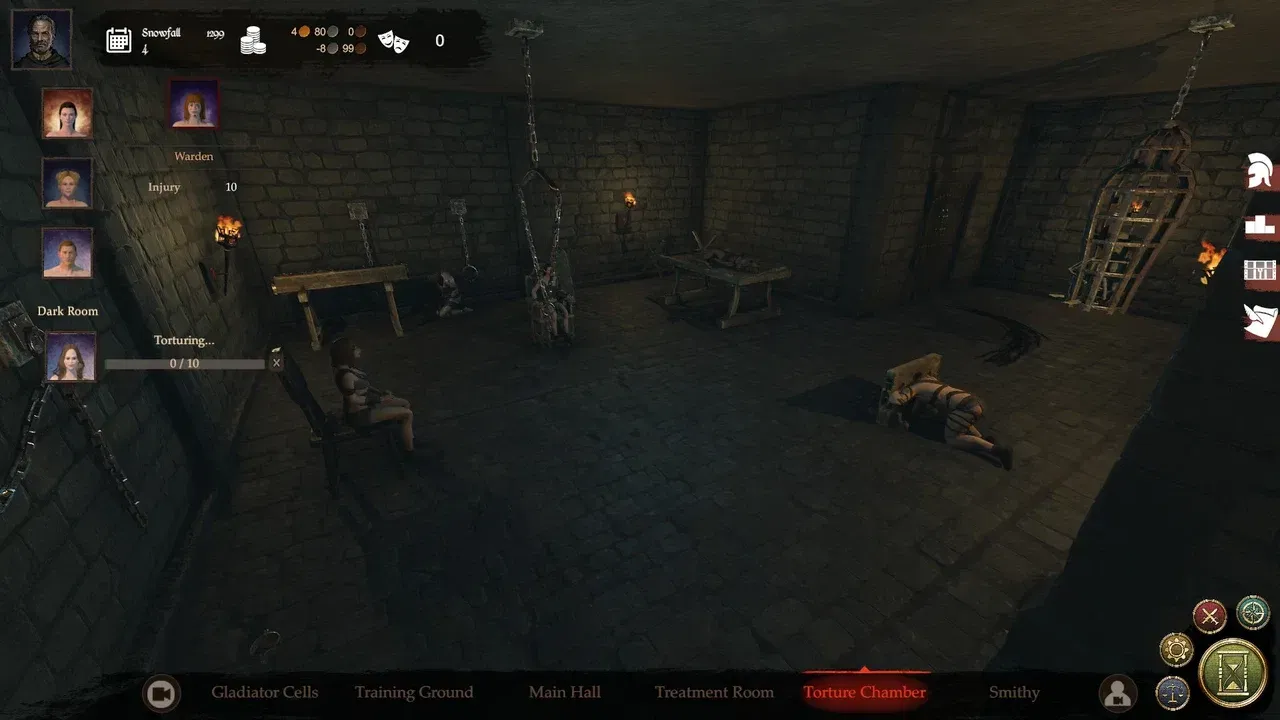Toggle character view via person icon near Smithy

coord(1117,692)
